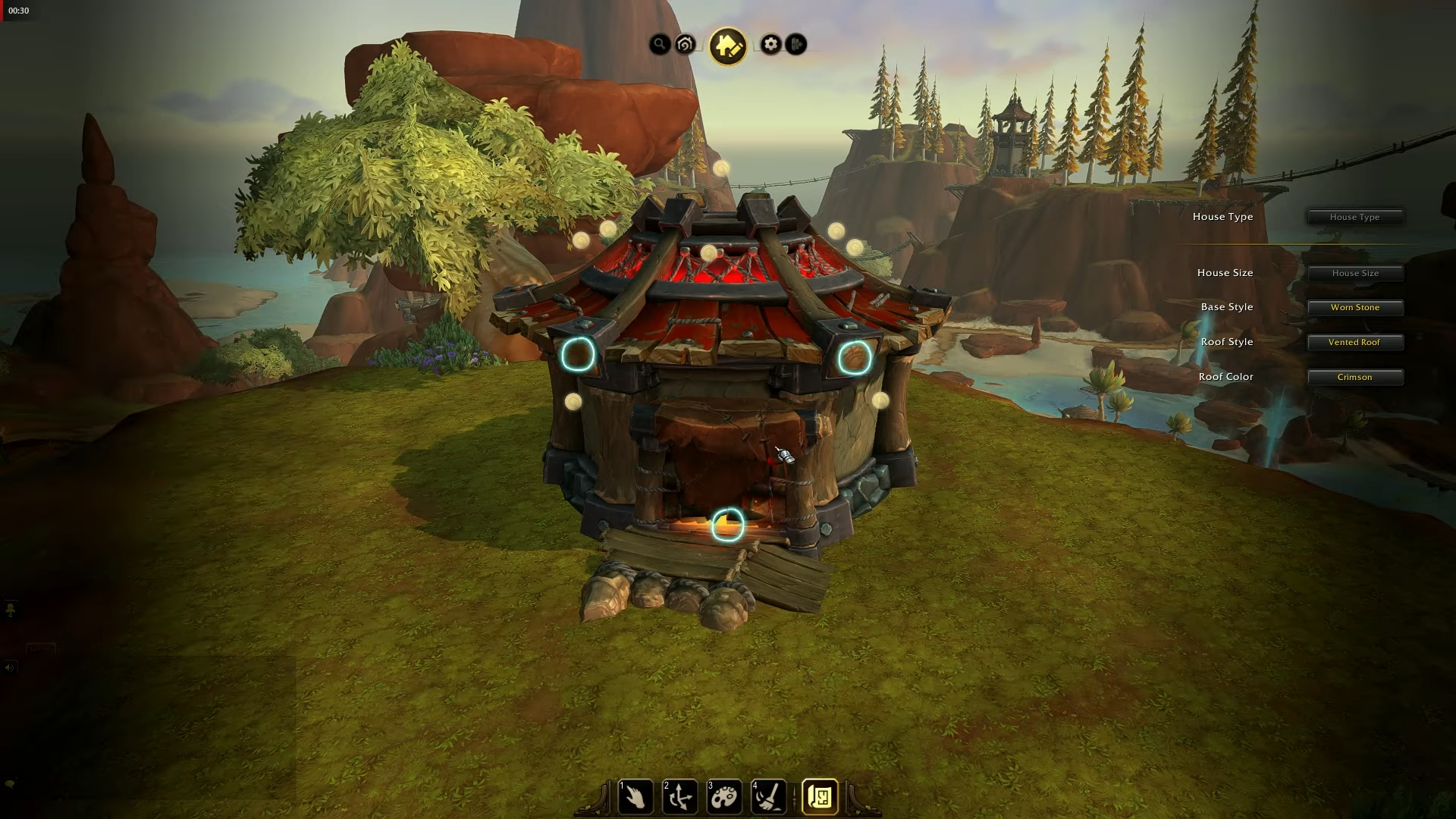Viewport: 1456px width, 819px height.
Task: Toggle the highlighted blueprint layout button
Action: click(820, 797)
